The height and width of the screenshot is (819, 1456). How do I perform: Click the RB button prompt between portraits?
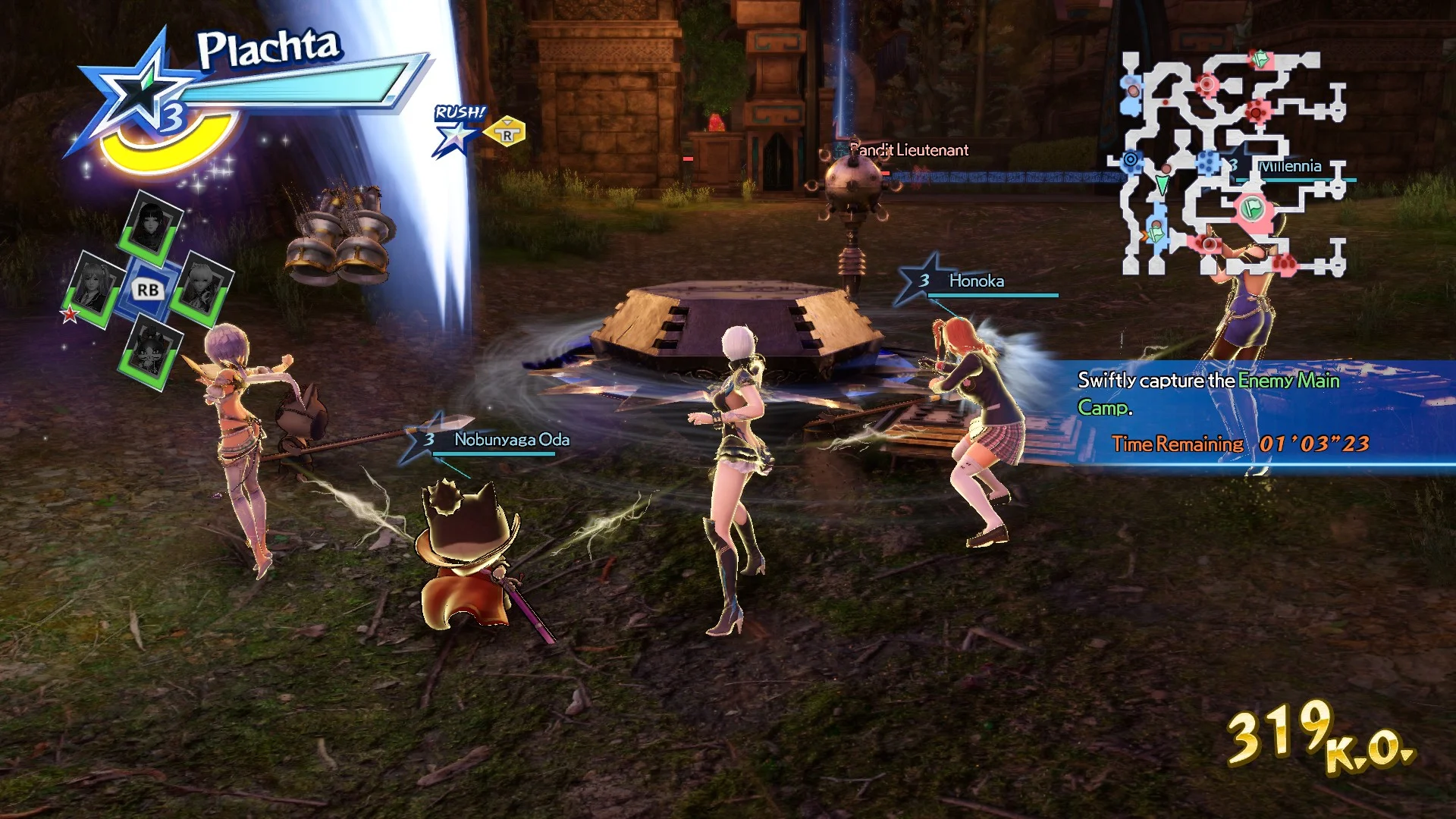(x=148, y=290)
